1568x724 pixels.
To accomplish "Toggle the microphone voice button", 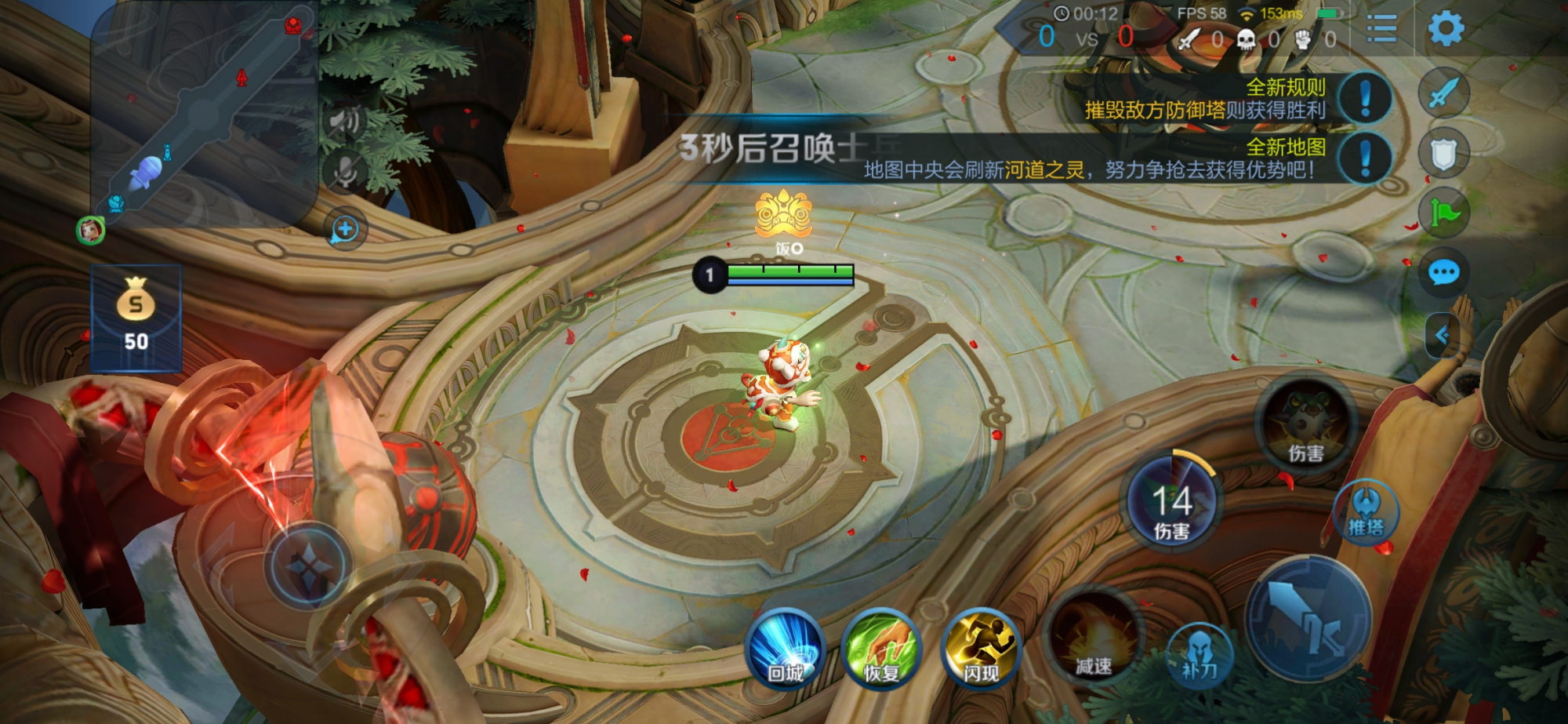I will (344, 171).
